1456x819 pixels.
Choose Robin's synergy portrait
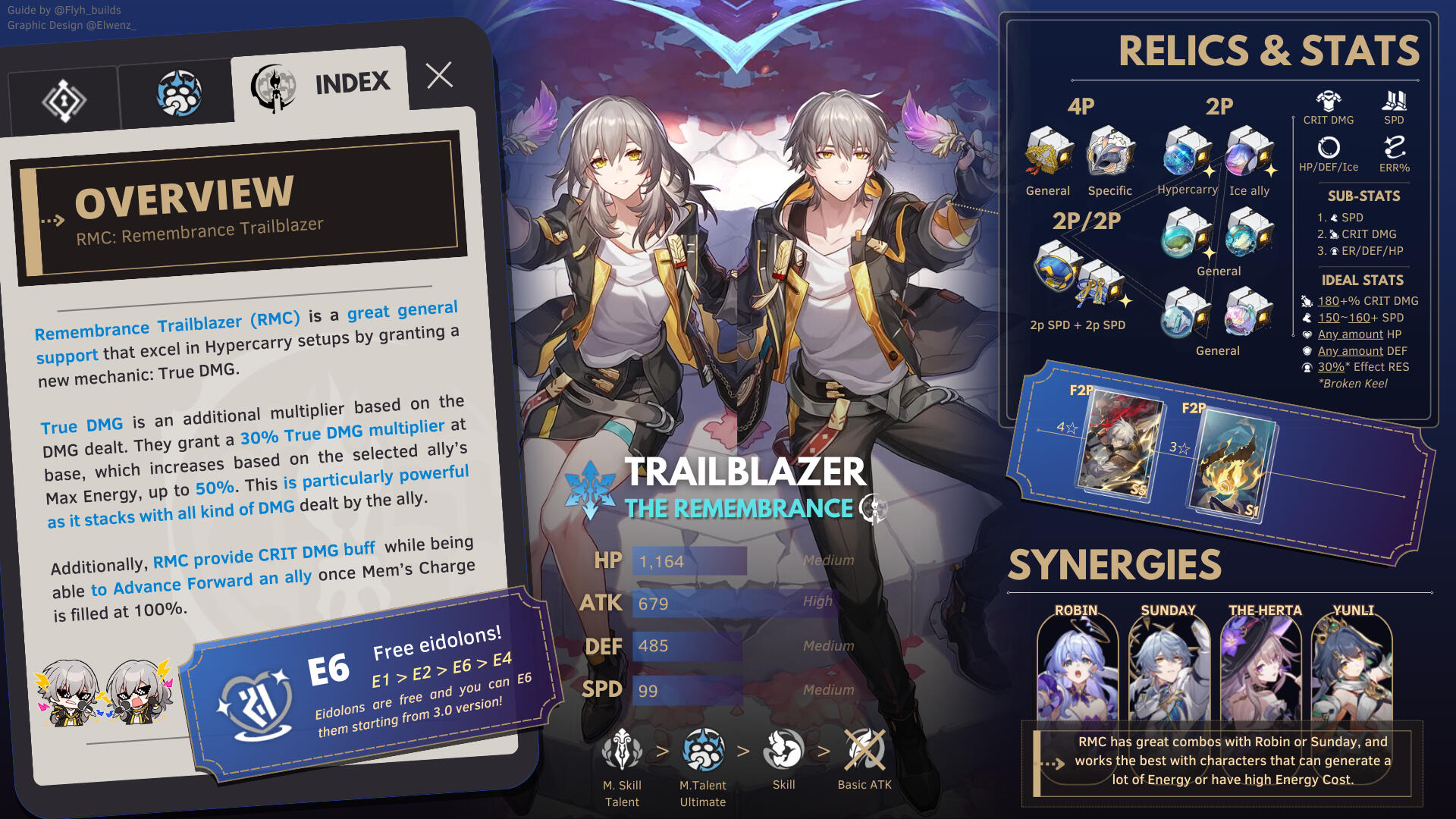tap(1076, 669)
